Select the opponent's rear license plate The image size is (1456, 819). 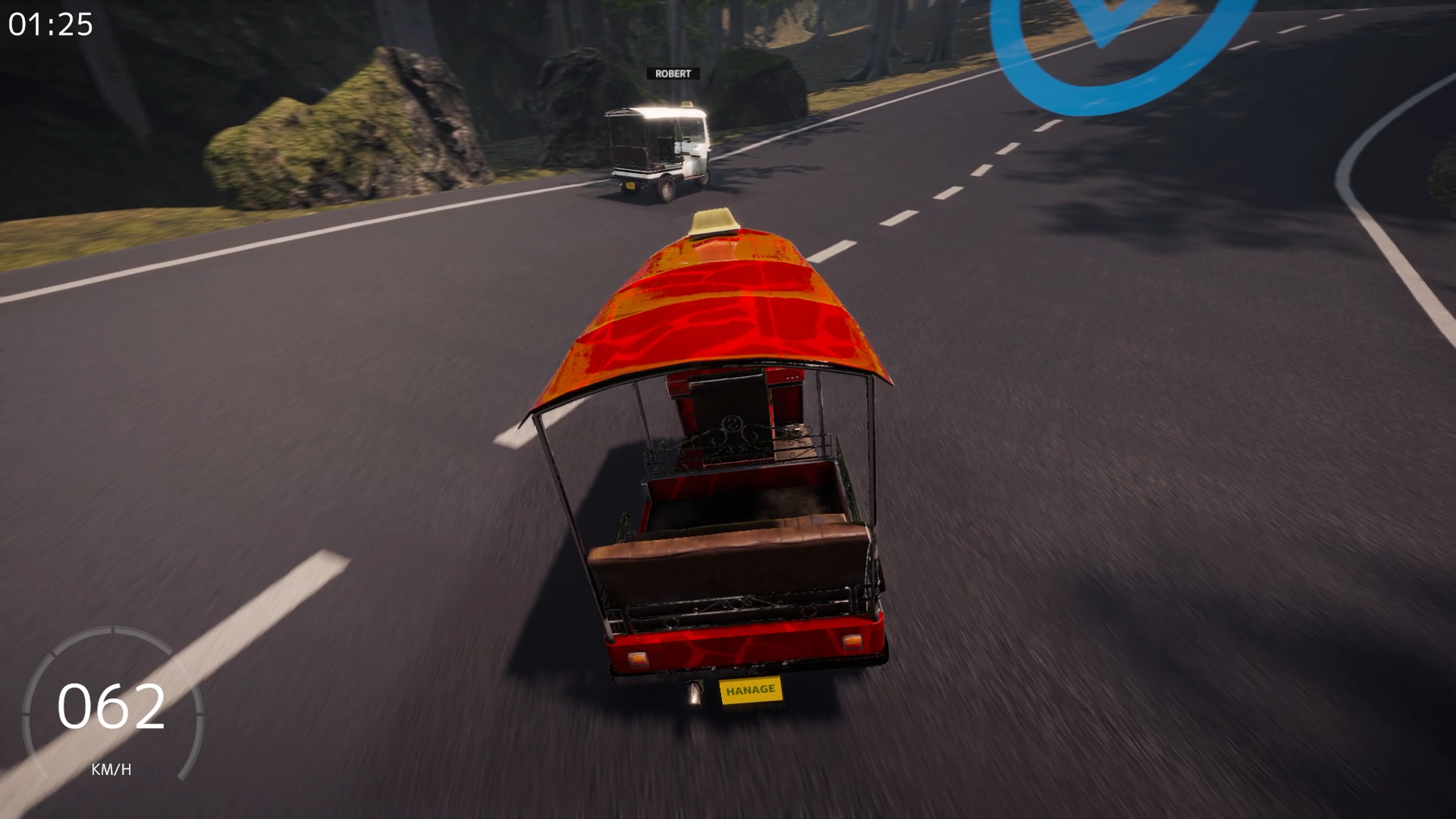pyautogui.click(x=629, y=186)
